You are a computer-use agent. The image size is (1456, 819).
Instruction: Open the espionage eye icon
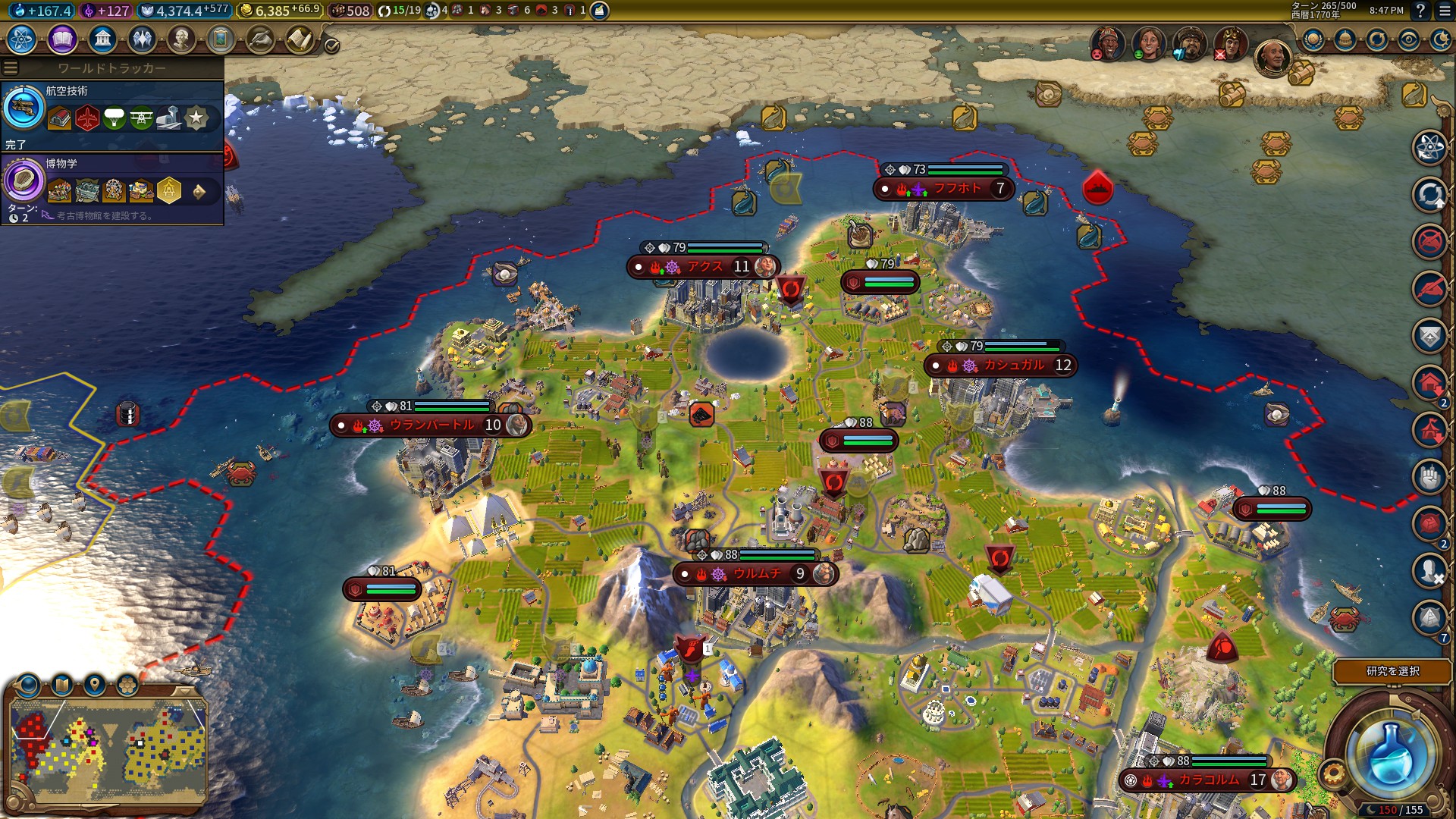click(1409, 39)
